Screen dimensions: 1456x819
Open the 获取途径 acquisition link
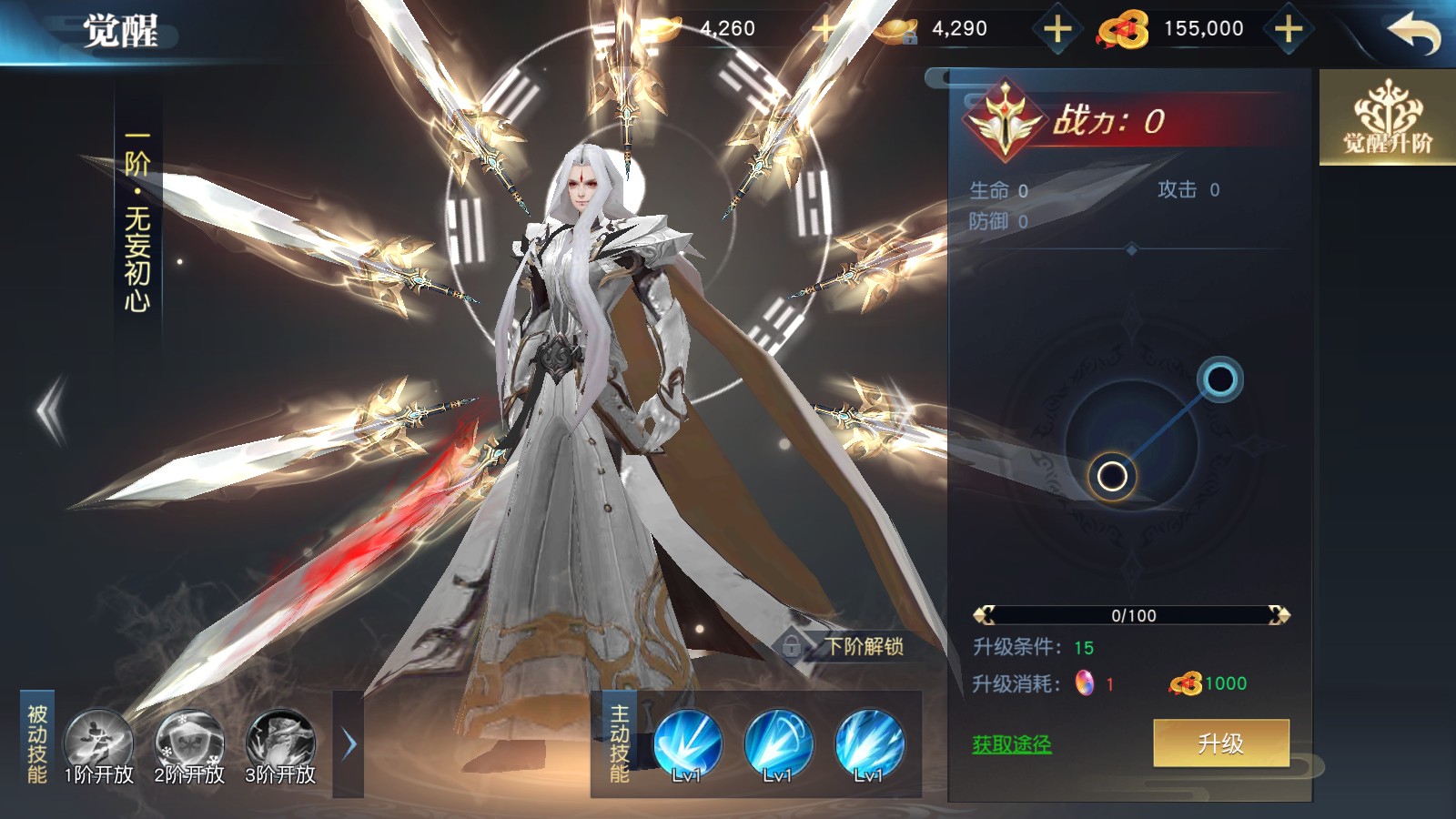coord(1011,744)
